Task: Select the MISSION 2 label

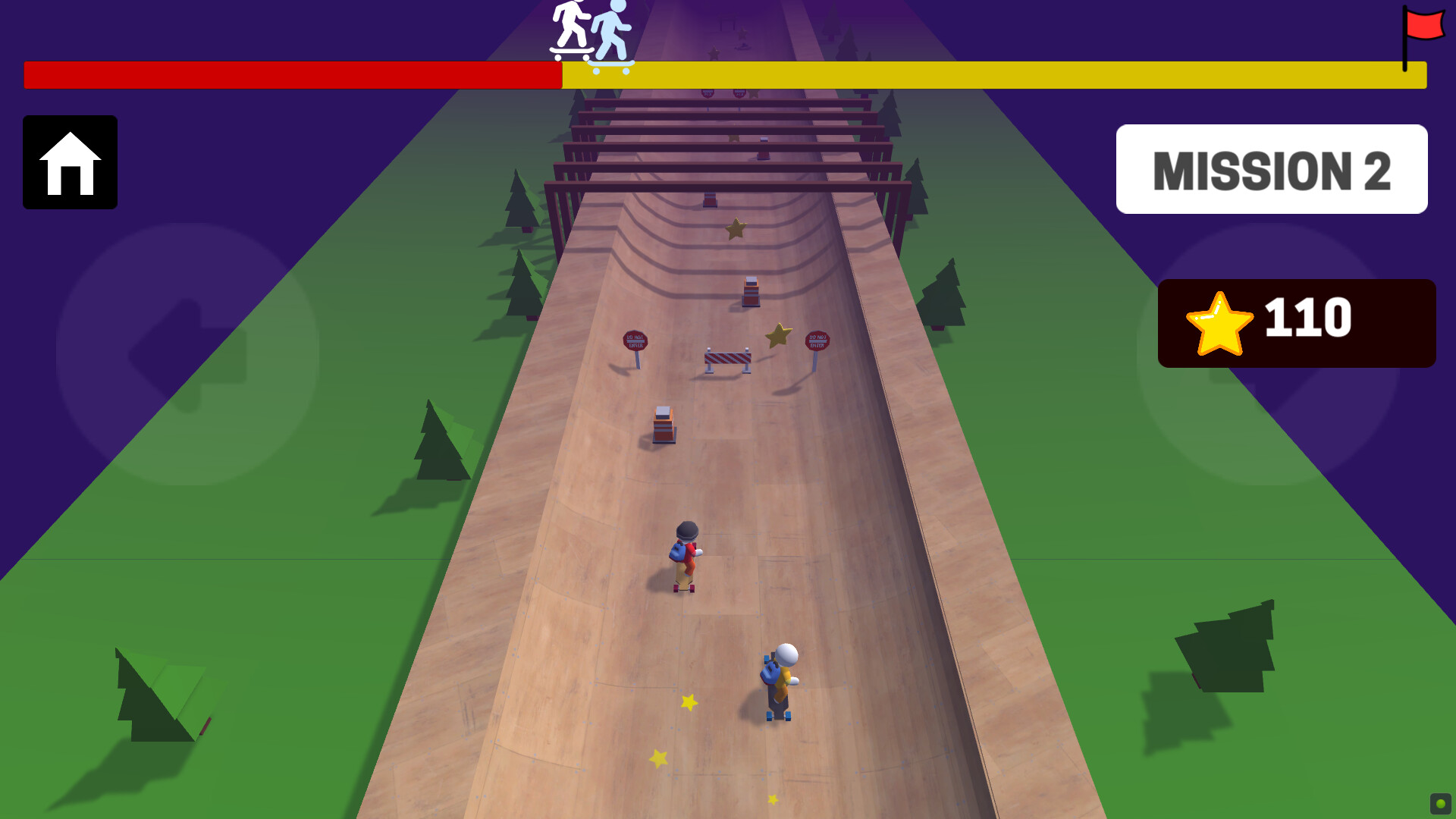Action: [x=1272, y=169]
